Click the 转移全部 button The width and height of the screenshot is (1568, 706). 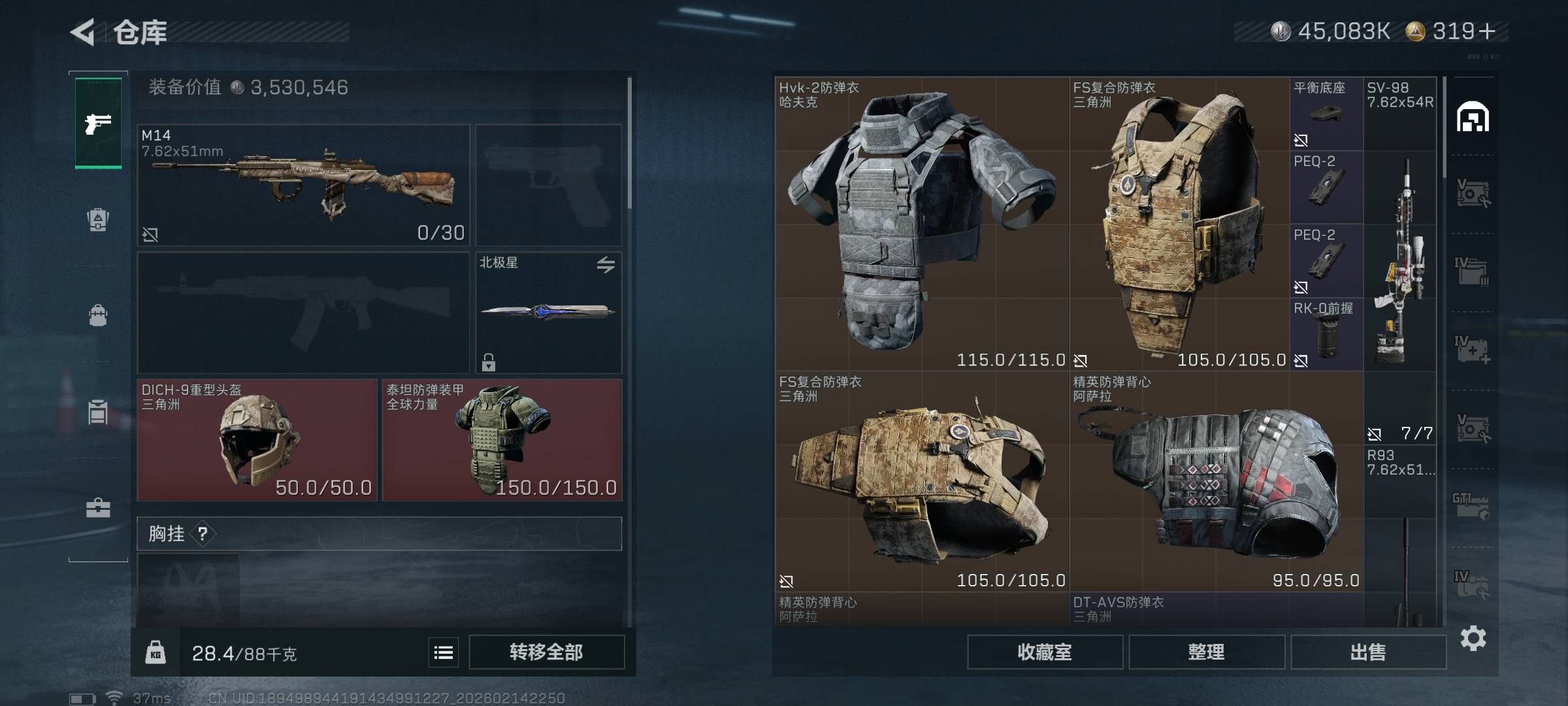546,652
